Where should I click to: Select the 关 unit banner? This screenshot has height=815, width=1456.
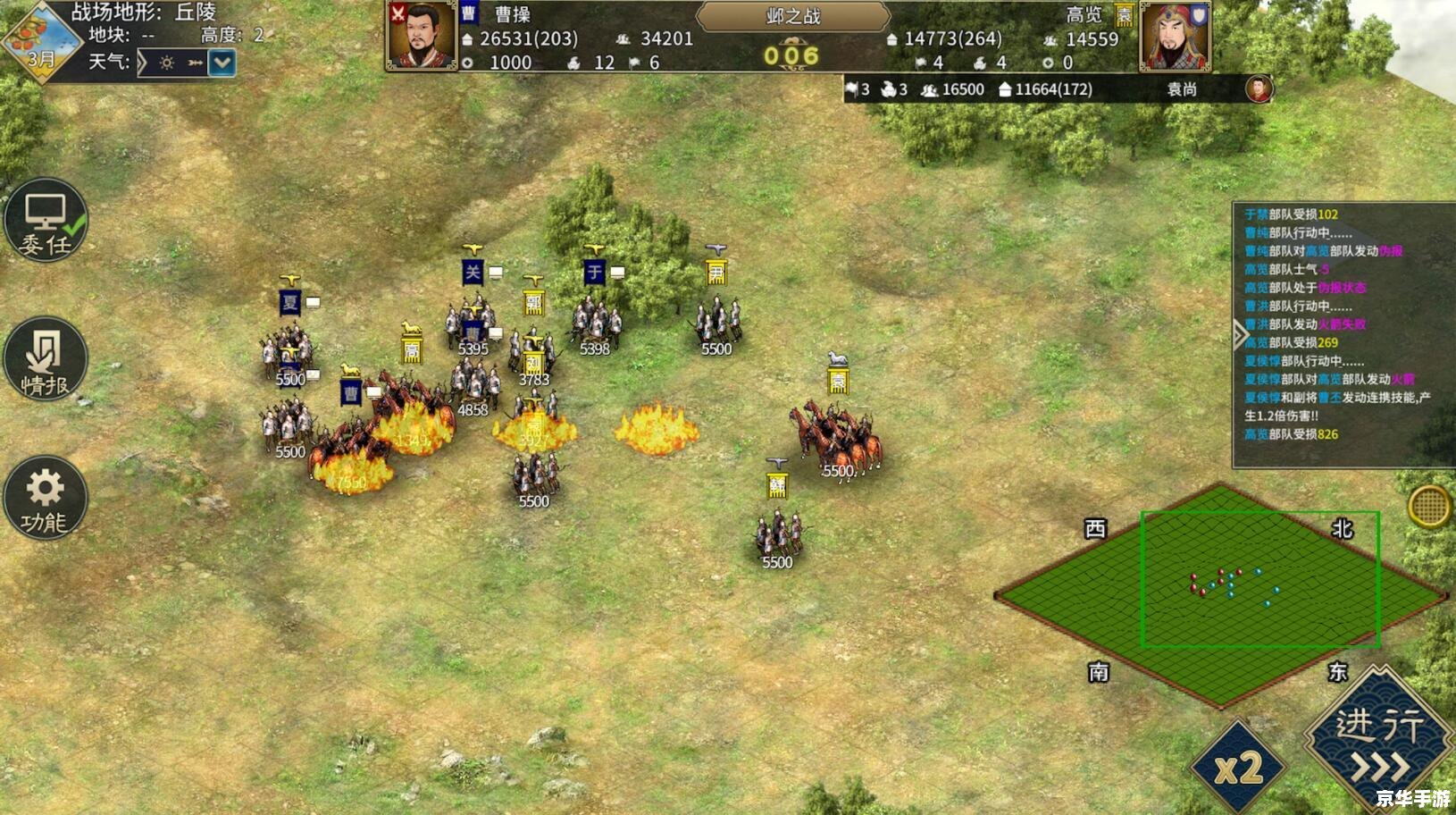(473, 273)
